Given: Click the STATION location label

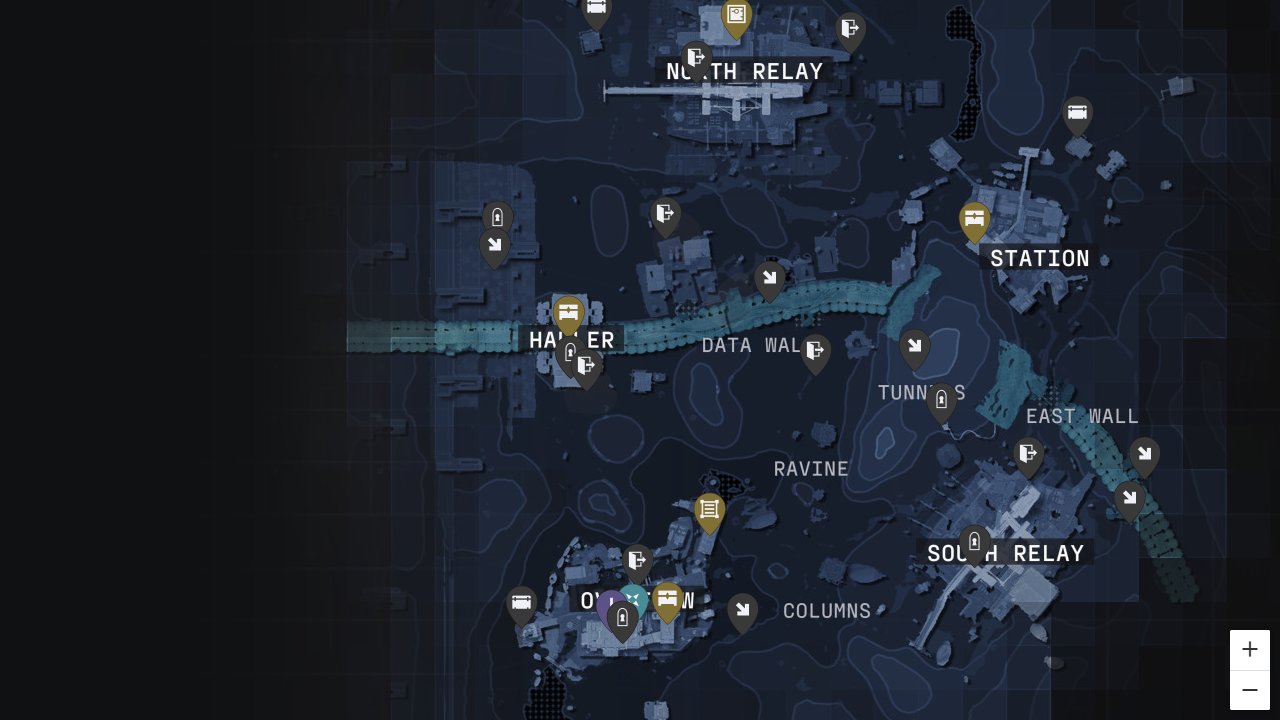Looking at the screenshot, I should click(1040, 258).
